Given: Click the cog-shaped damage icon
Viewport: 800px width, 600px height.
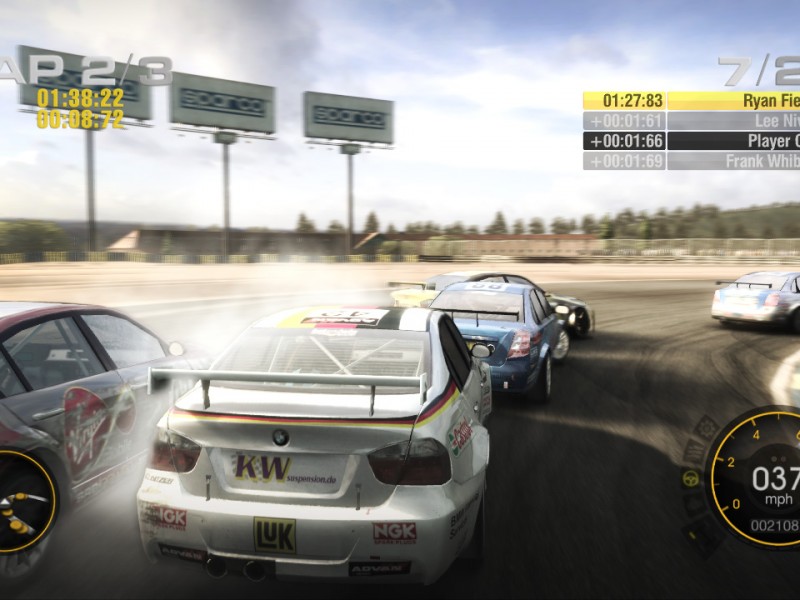Looking at the screenshot, I should 707,428.
